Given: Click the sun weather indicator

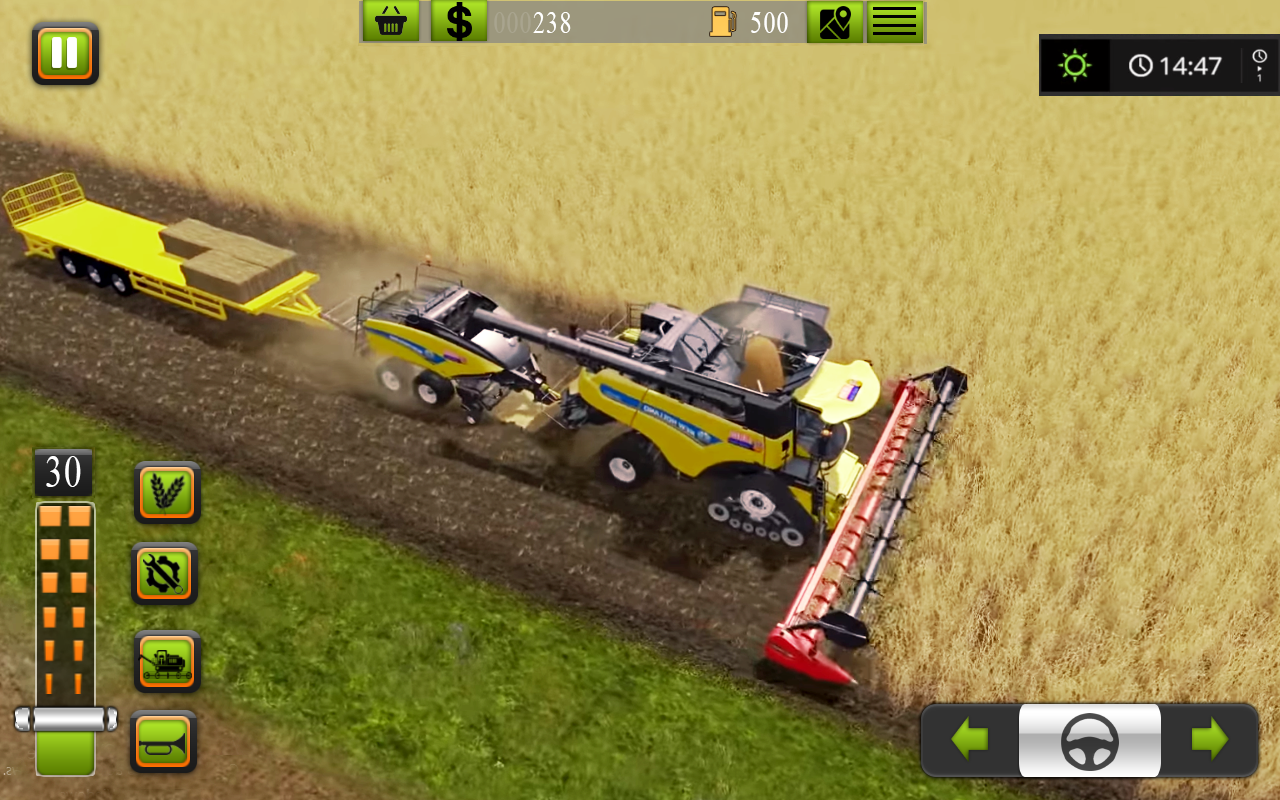Looking at the screenshot, I should (1075, 63).
